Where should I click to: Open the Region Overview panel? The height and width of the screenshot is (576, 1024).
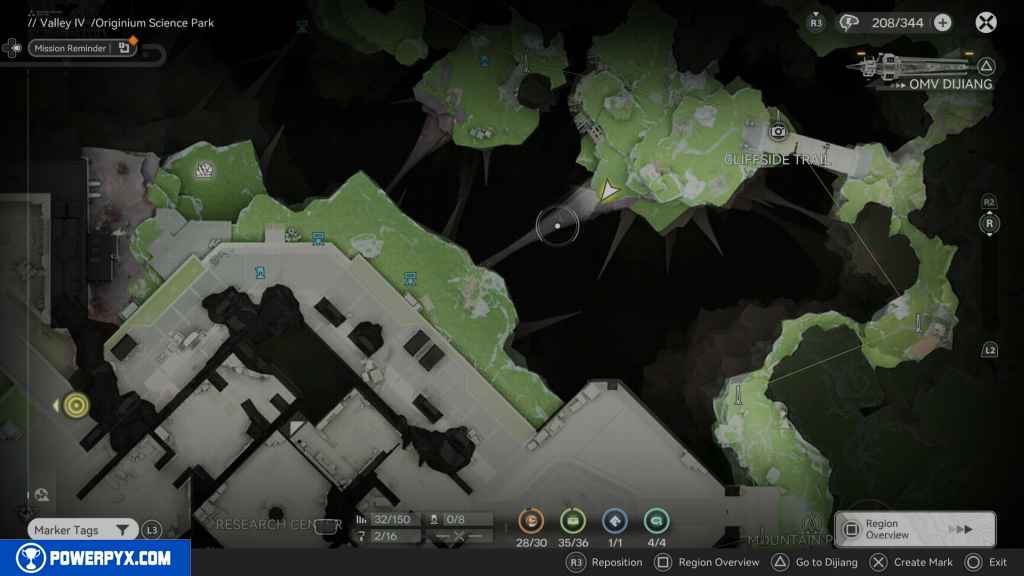pyautogui.click(x=914, y=529)
